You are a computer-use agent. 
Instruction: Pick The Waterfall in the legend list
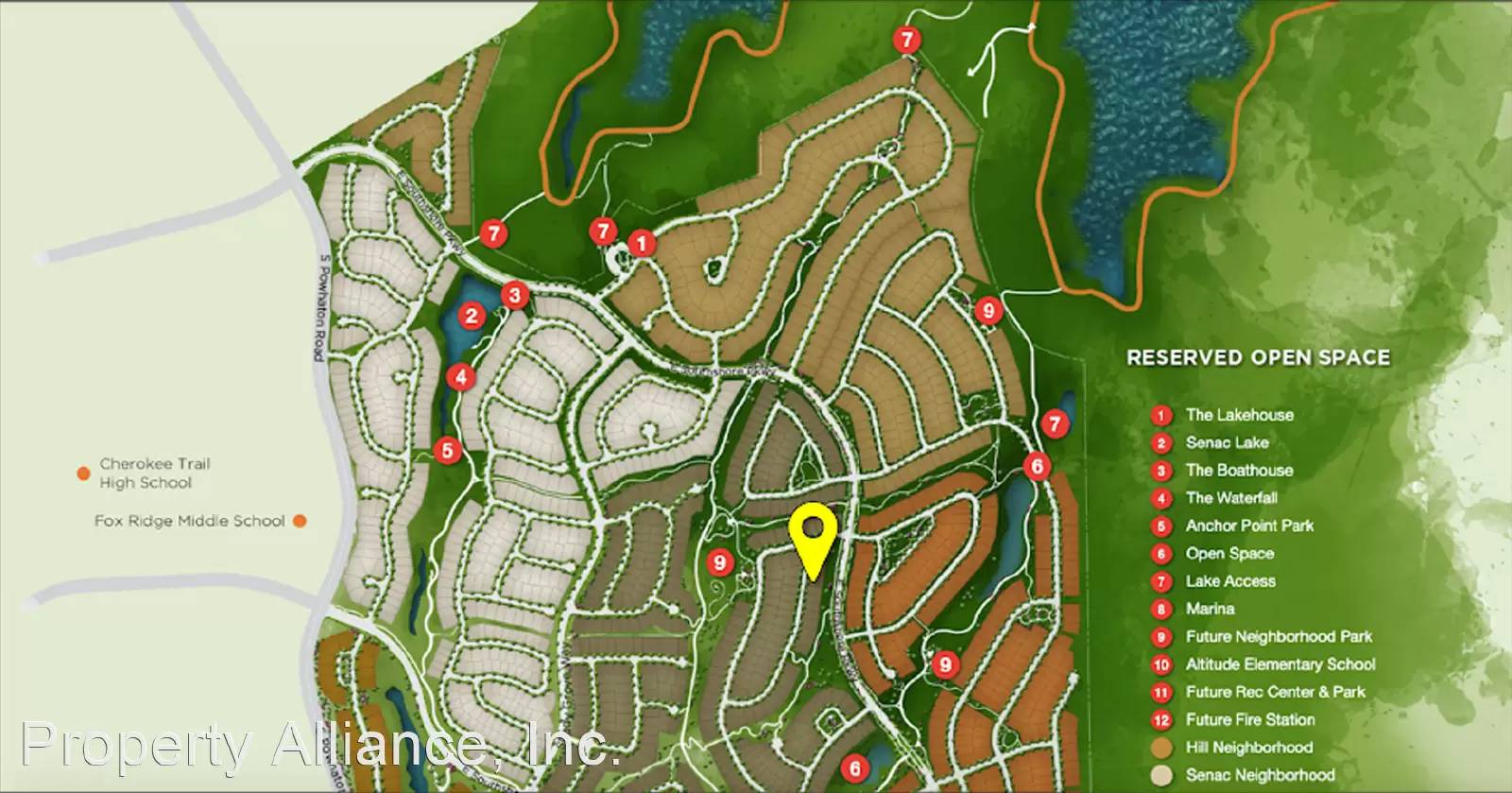[1231, 498]
